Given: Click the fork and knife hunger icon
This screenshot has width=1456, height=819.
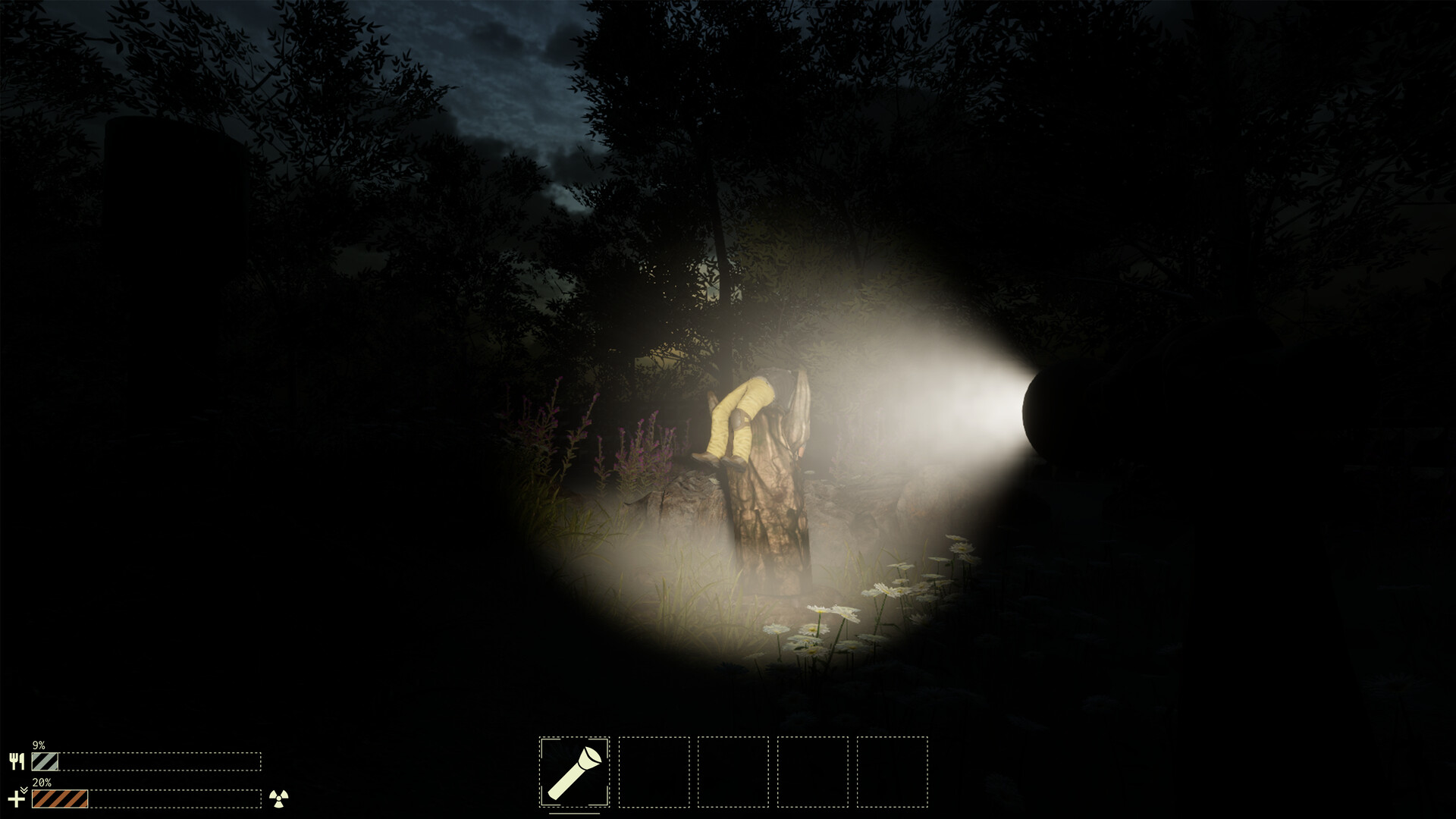Looking at the screenshot, I should click(x=17, y=761).
